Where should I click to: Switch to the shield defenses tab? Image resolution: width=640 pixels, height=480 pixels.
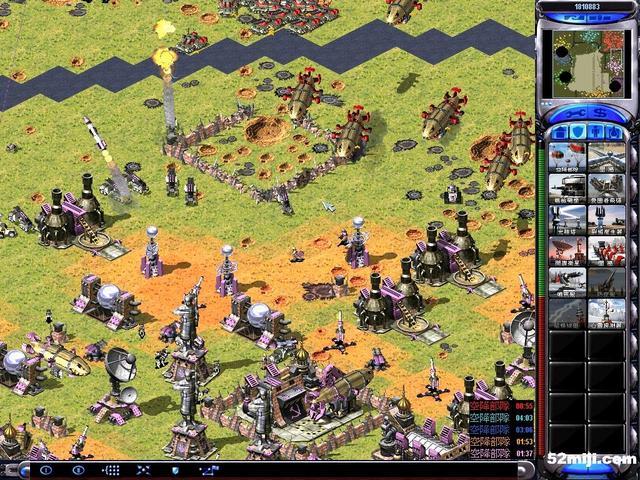[x=578, y=132]
